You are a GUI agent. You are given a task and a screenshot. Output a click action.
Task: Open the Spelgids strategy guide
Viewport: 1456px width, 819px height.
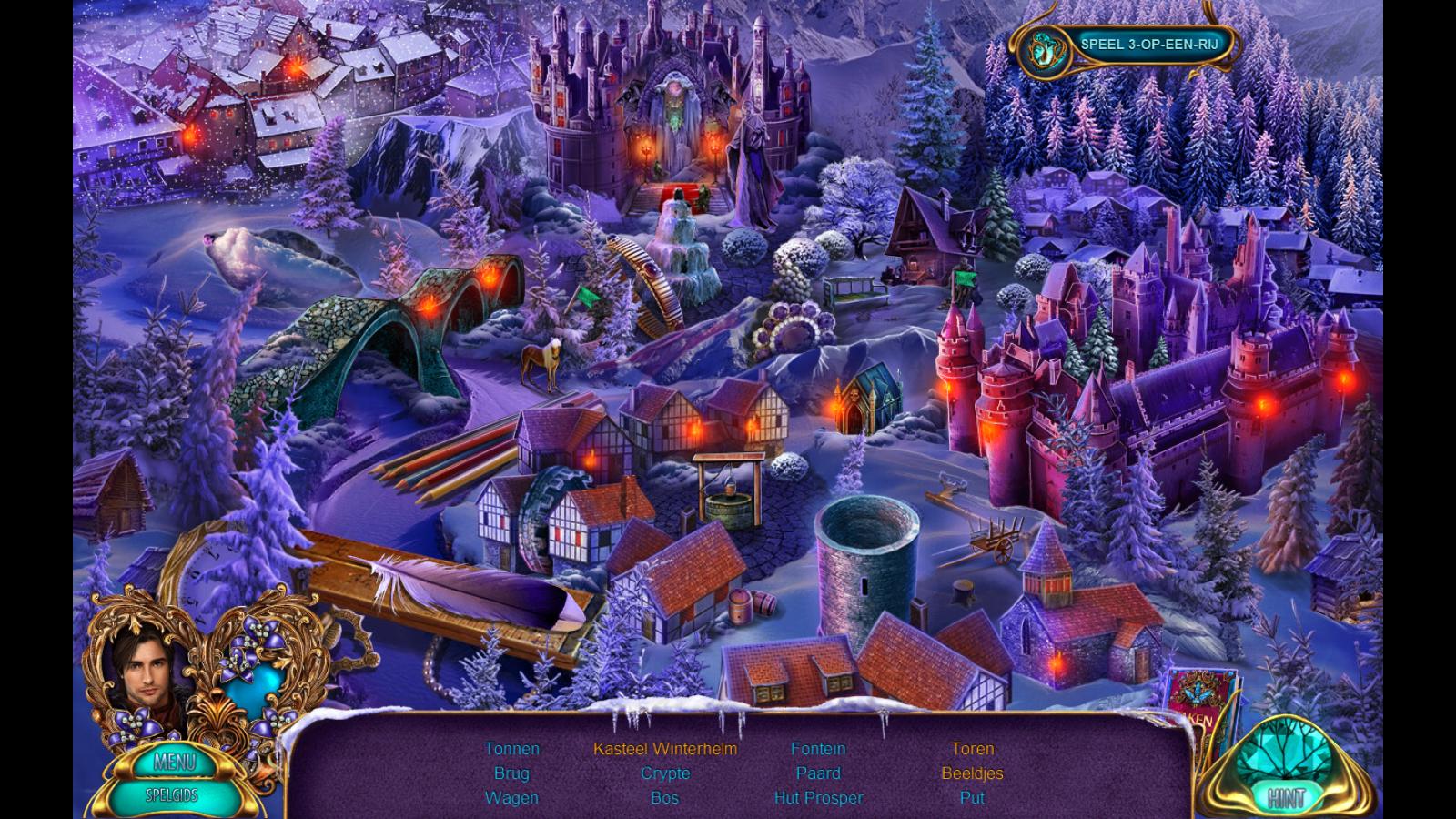(x=174, y=794)
